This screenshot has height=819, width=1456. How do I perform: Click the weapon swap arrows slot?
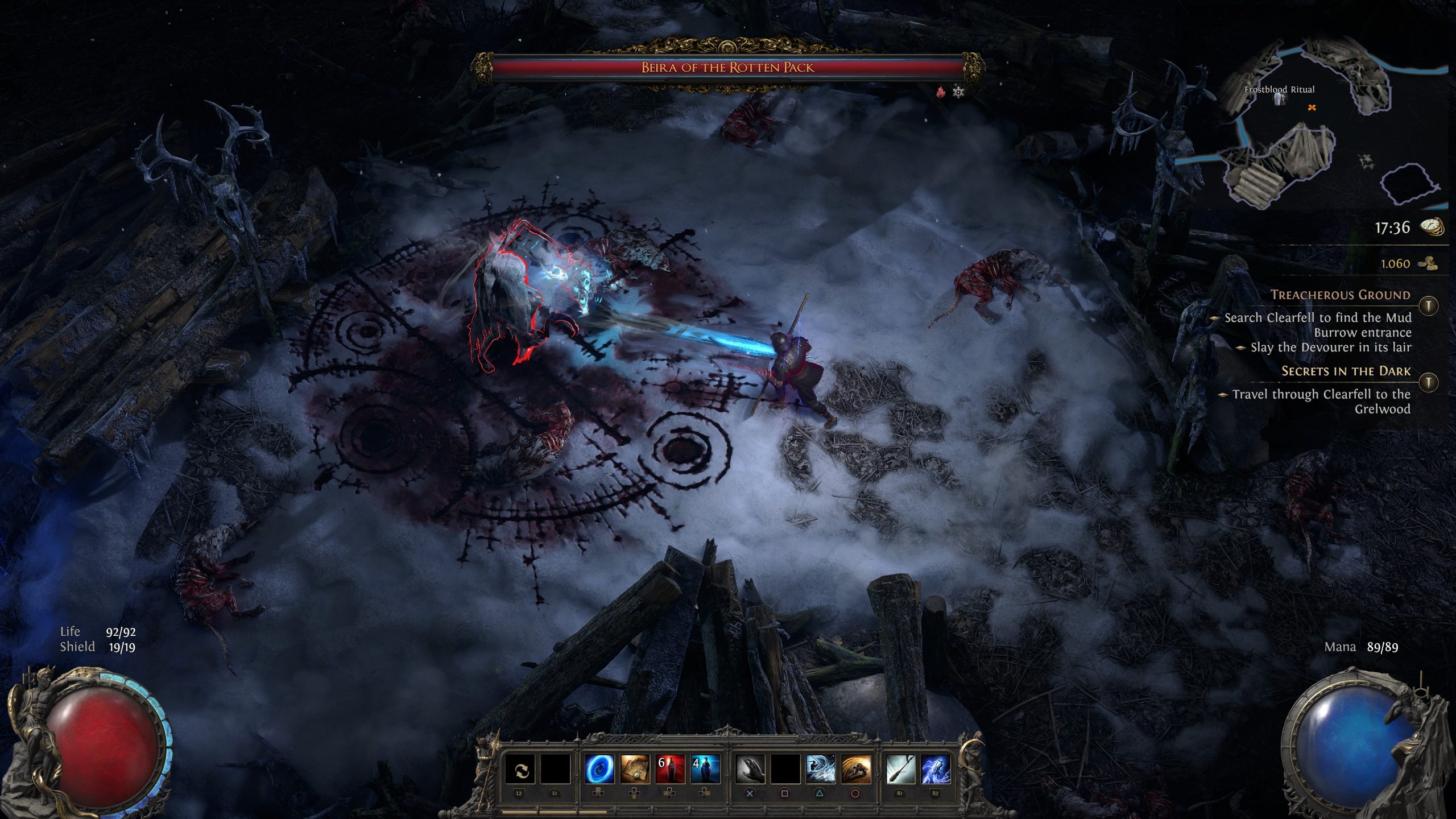coord(520,770)
